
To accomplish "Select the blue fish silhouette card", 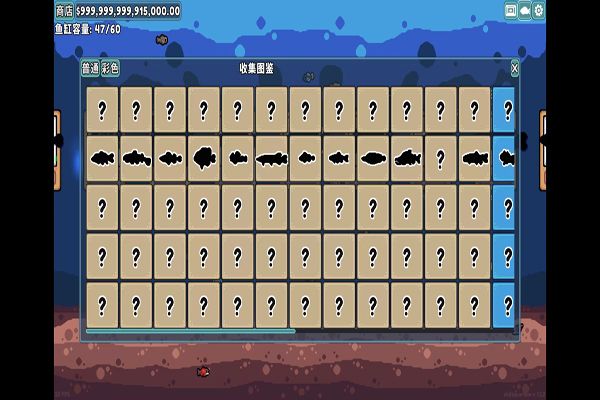I will click(x=505, y=158).
